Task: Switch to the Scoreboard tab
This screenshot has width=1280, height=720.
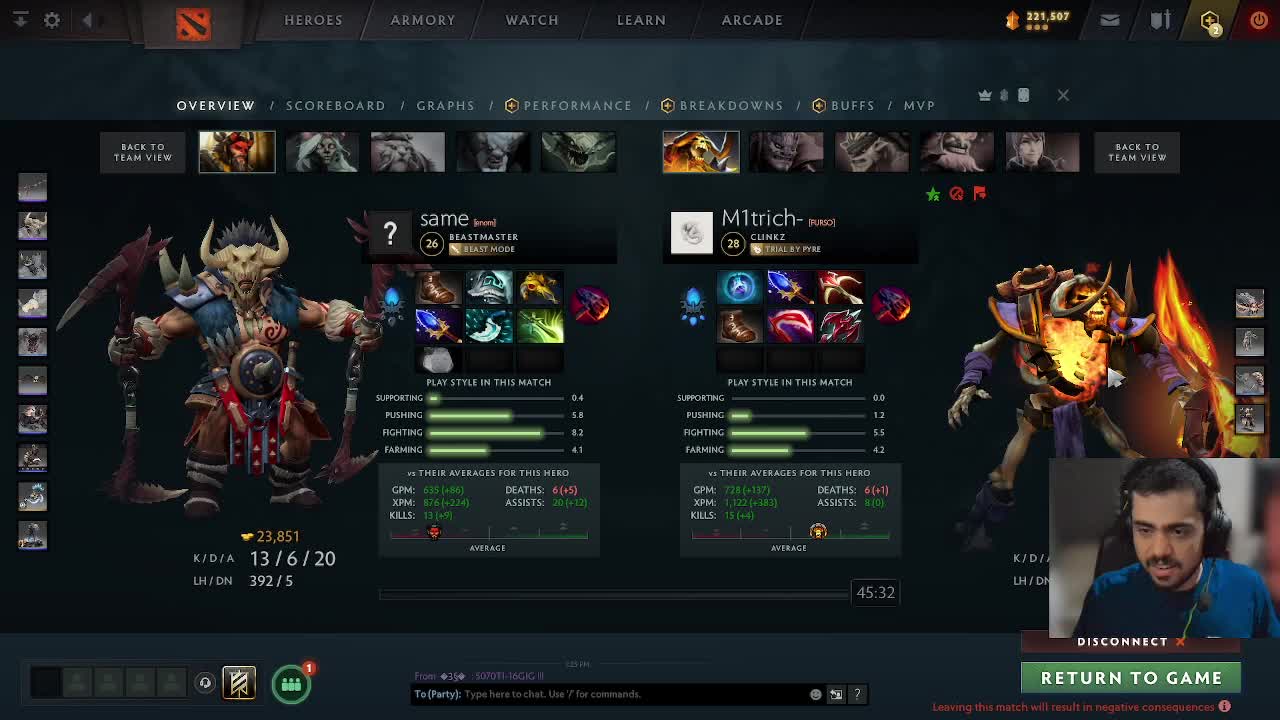Action: point(335,105)
